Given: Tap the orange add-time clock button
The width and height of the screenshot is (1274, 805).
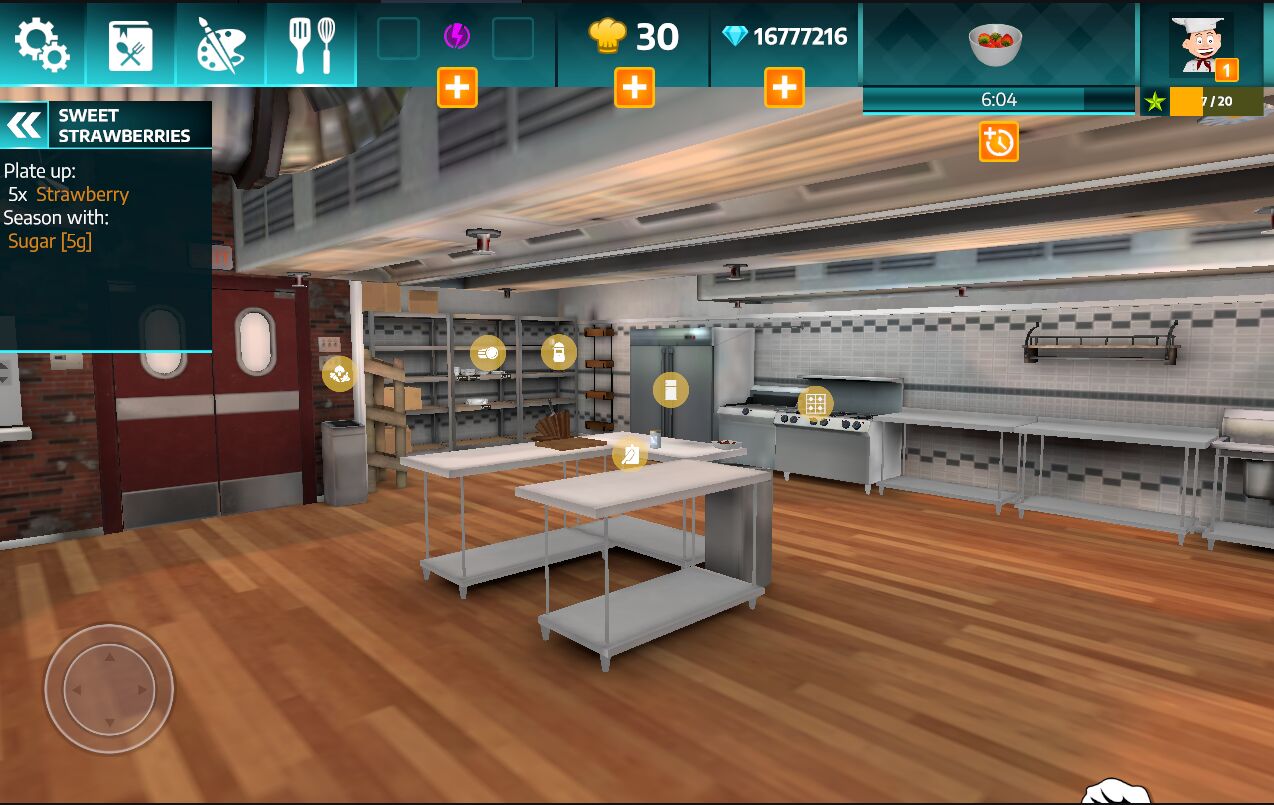Looking at the screenshot, I should [999, 143].
